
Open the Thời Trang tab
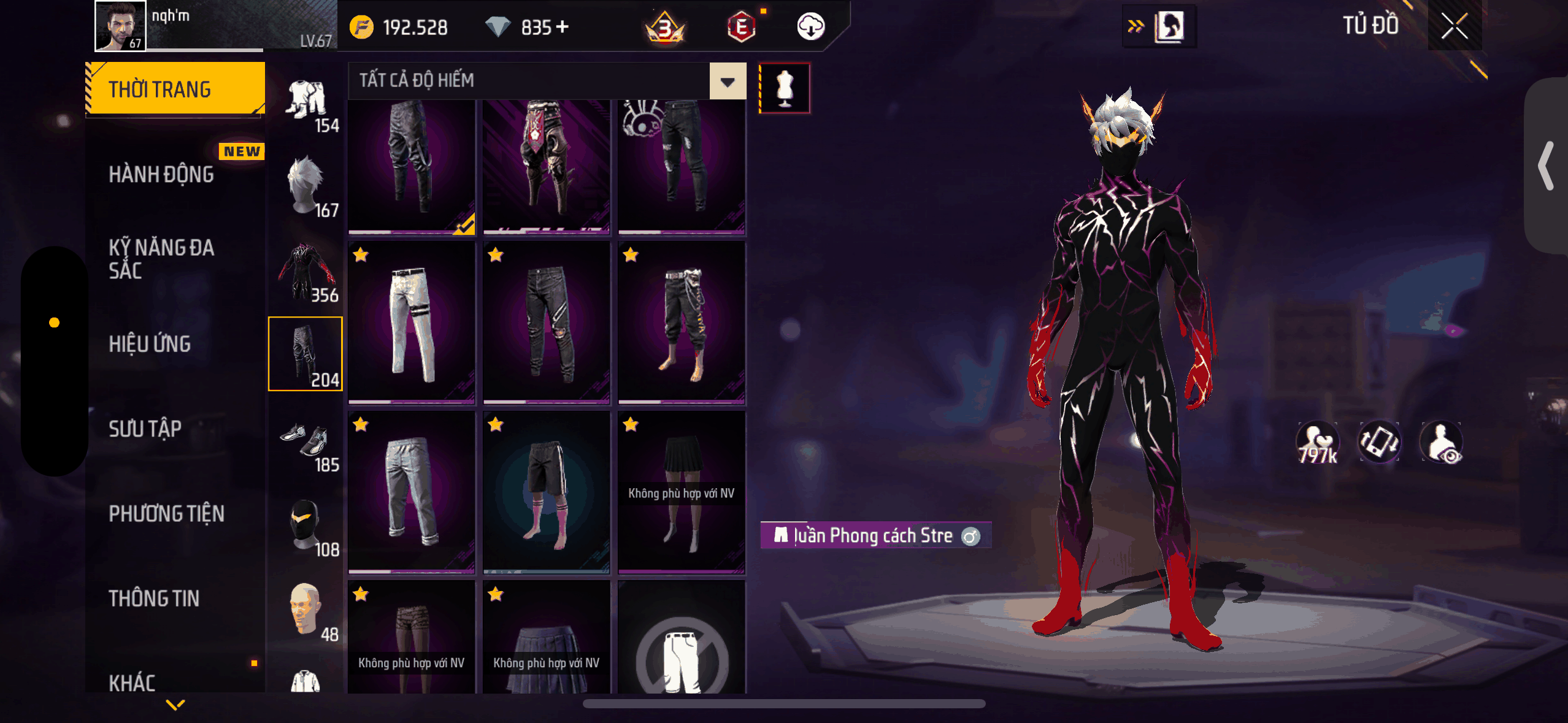175,89
